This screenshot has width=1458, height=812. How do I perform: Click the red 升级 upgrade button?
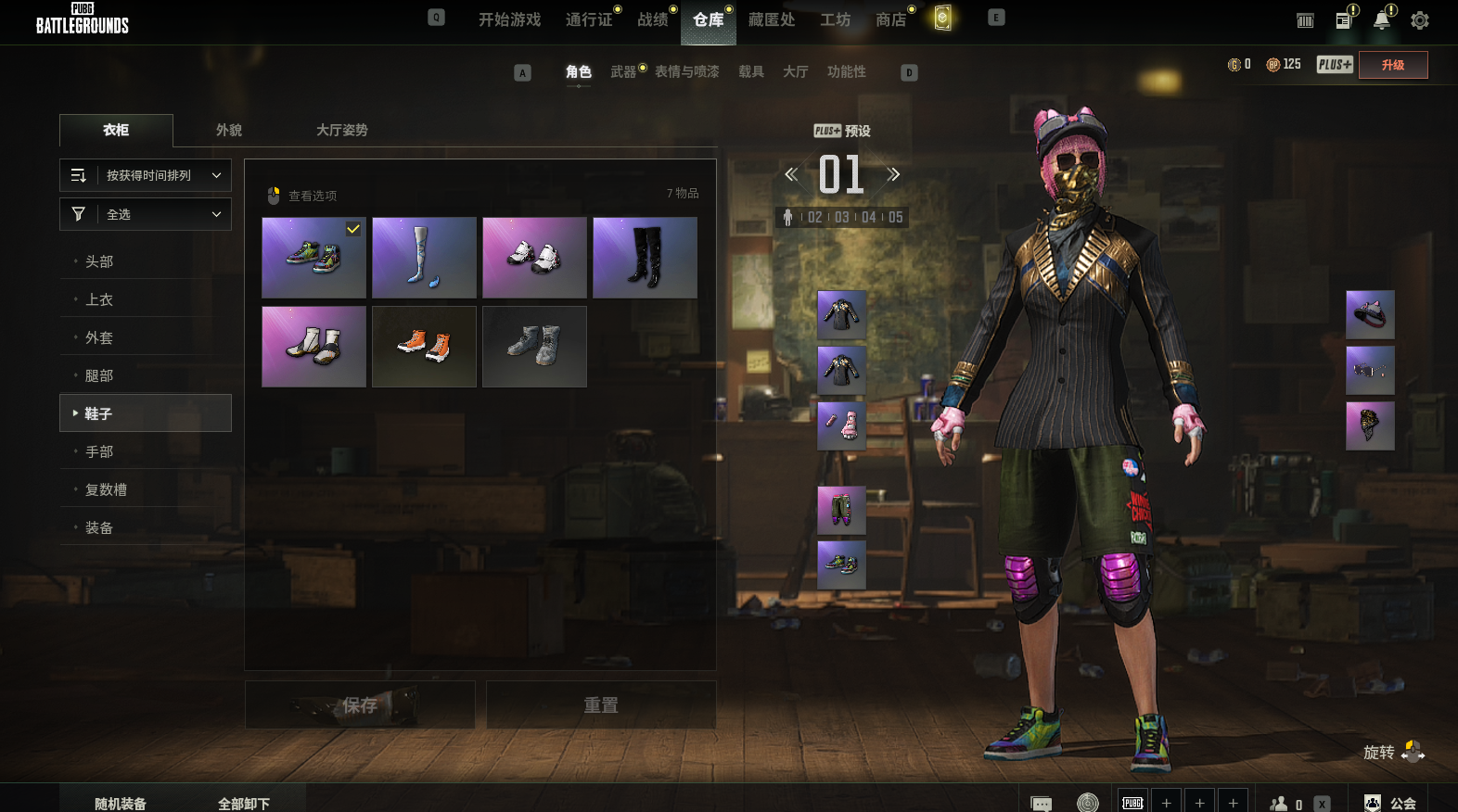[1392, 65]
